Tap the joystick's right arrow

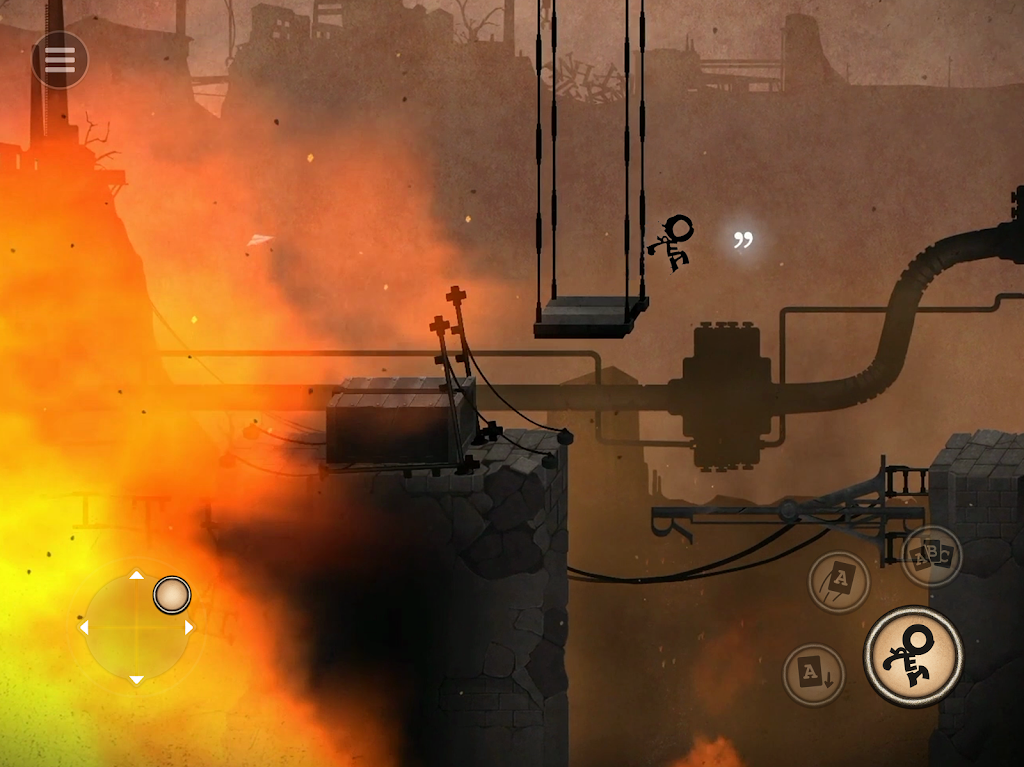189,628
